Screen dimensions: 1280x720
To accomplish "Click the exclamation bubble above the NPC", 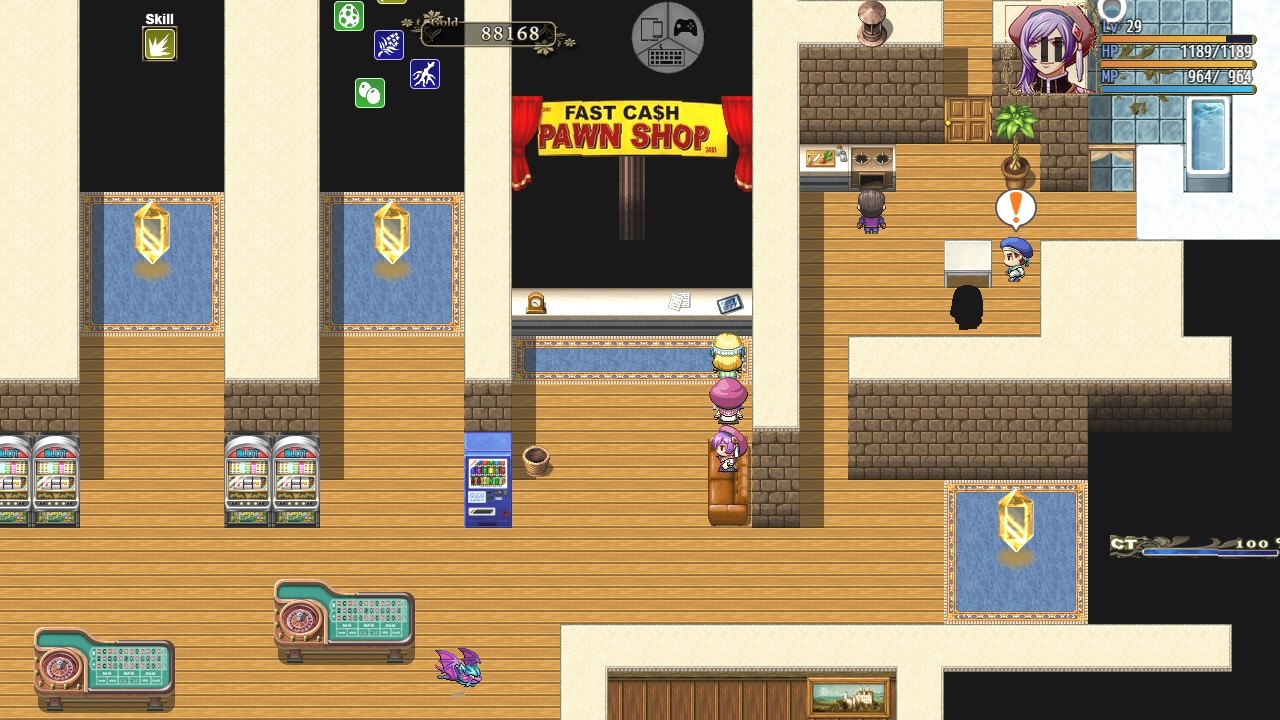I will 1014,207.
